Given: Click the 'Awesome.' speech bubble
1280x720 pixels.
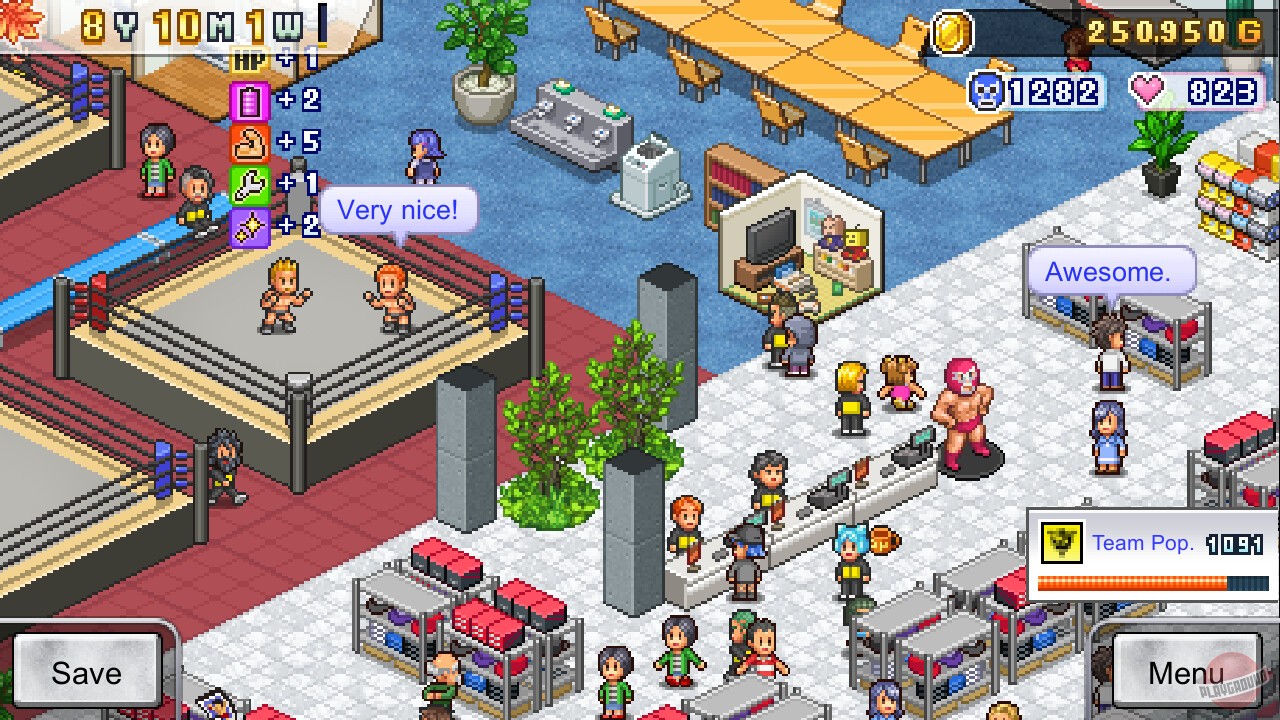Looking at the screenshot, I should [x=1110, y=271].
